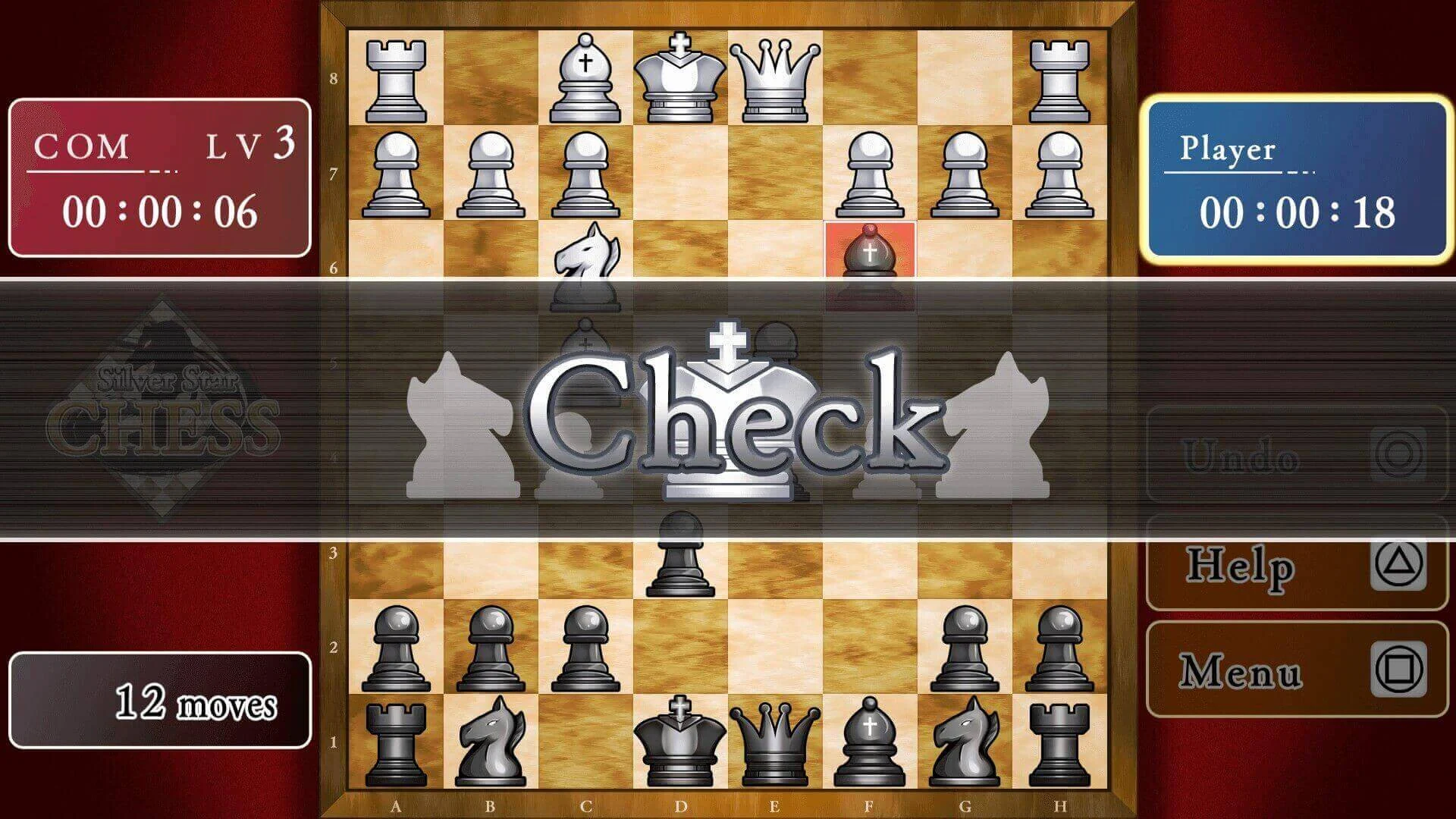
Task: Select the white rook on H8
Action: (1059, 76)
